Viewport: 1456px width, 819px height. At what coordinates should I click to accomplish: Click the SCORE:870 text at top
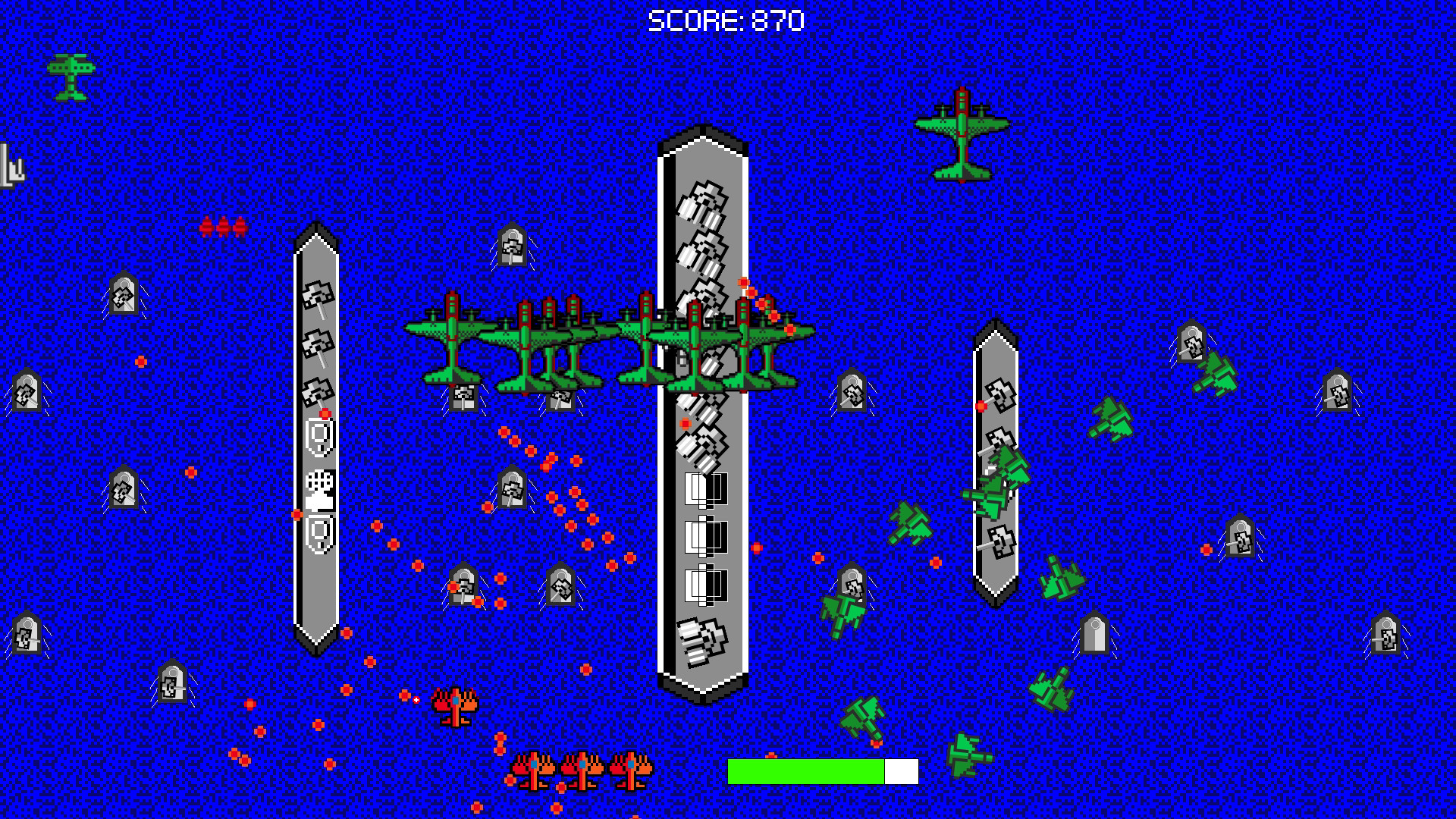click(x=724, y=20)
